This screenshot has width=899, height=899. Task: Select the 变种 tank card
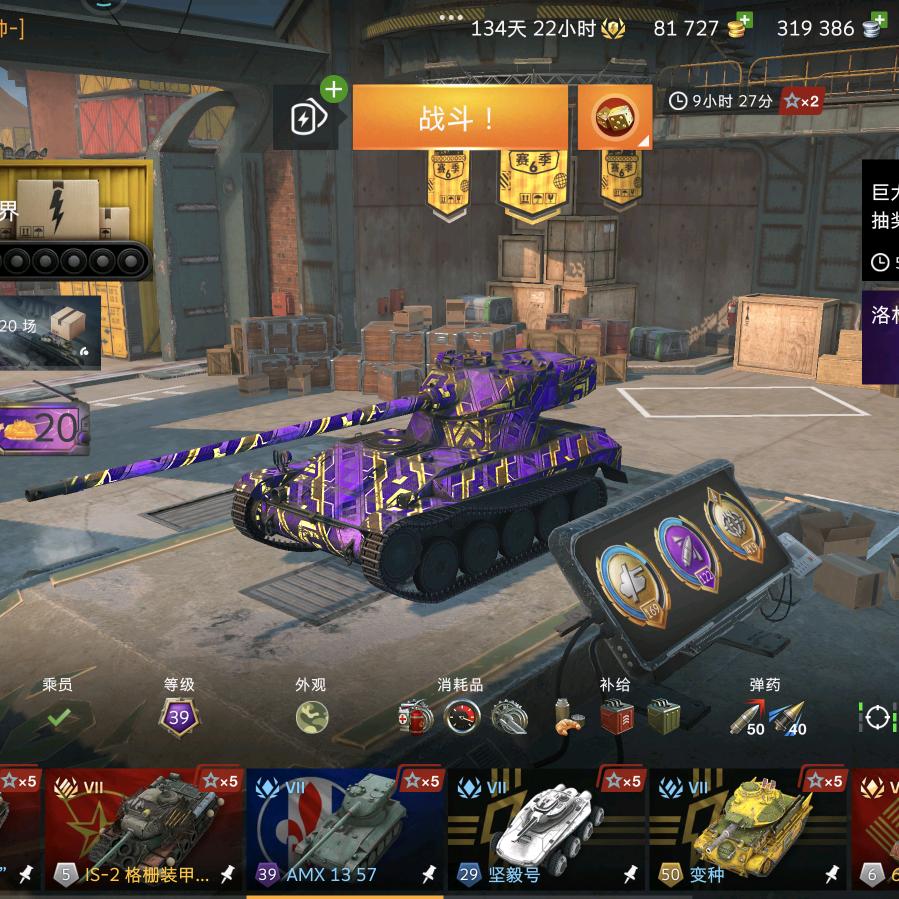click(x=749, y=828)
